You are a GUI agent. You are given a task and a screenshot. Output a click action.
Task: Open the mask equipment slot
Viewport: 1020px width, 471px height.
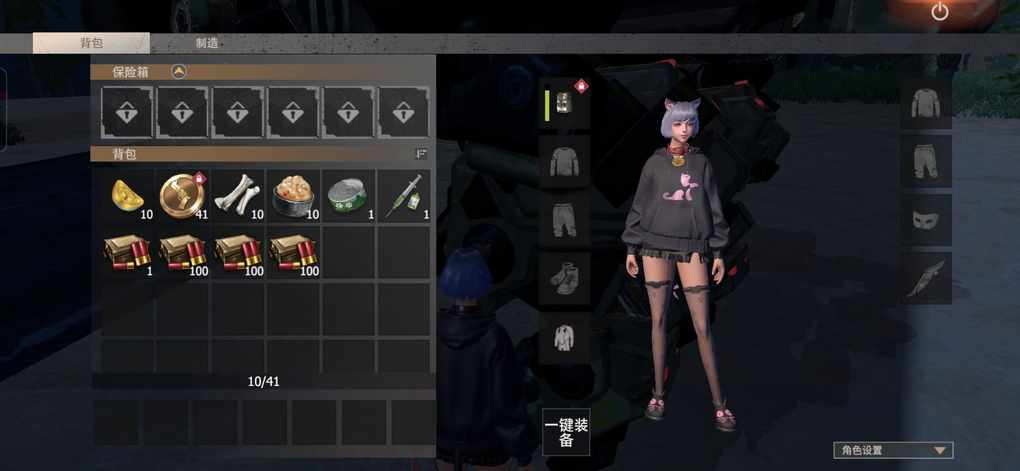coord(925,220)
